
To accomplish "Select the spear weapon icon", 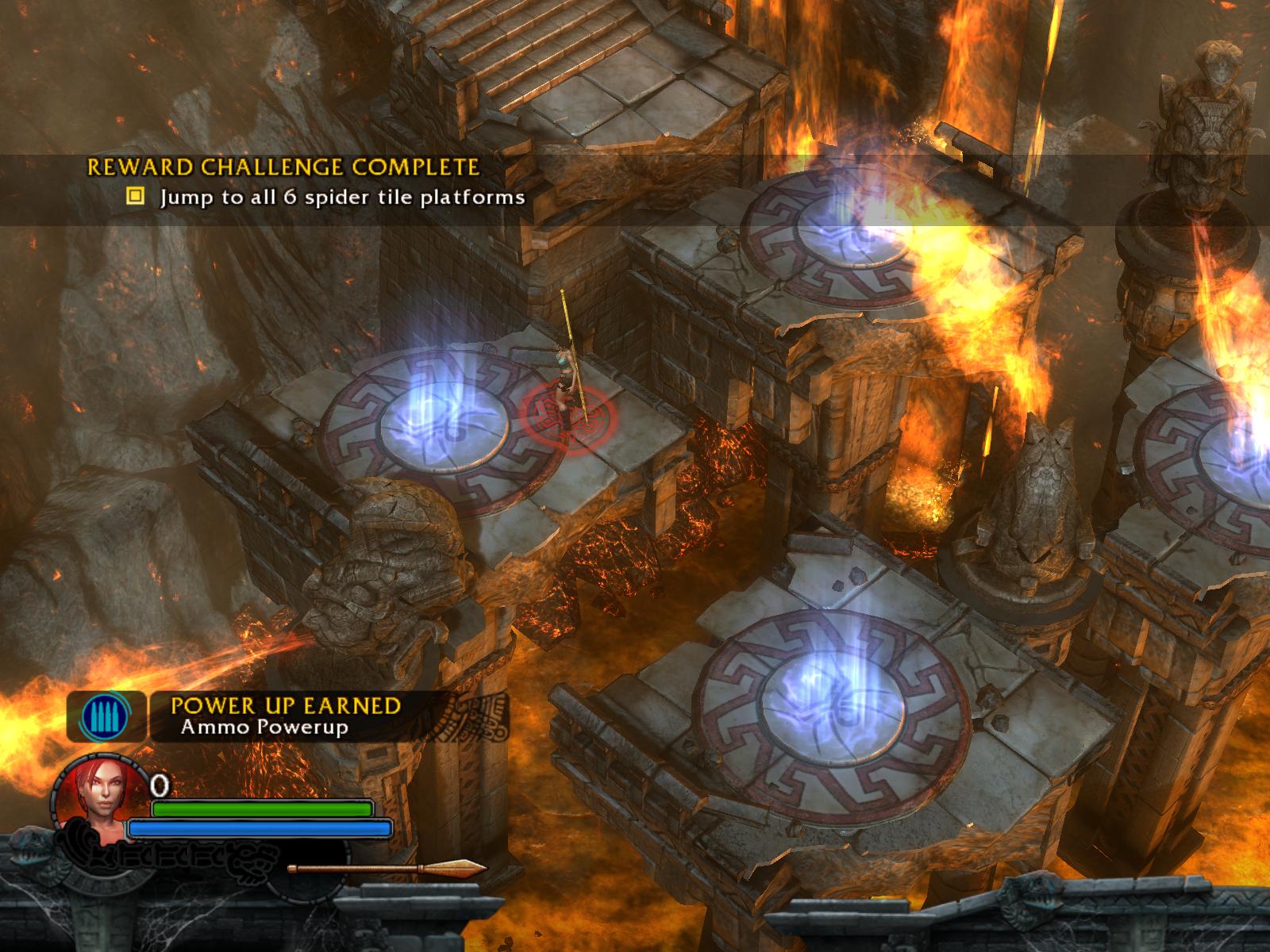I will 387,869.
